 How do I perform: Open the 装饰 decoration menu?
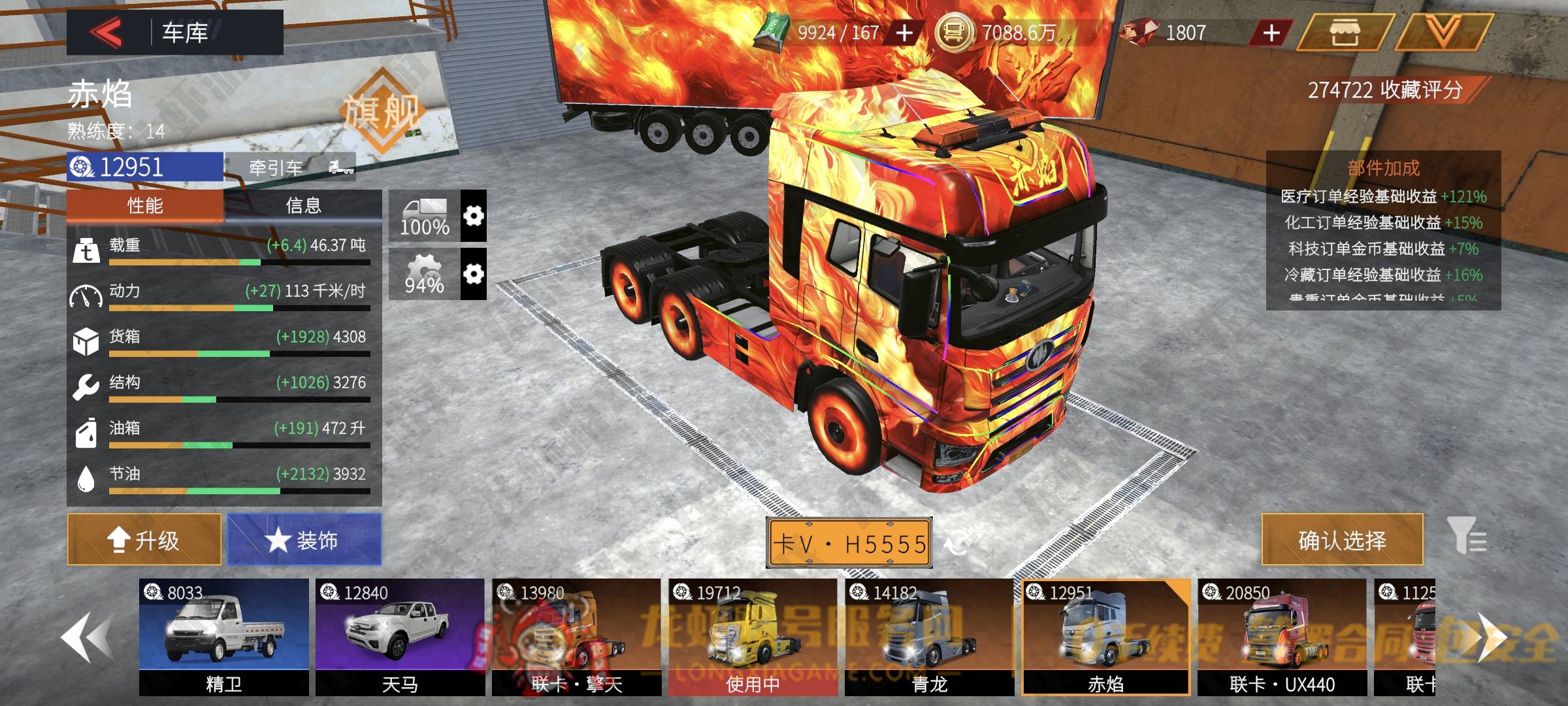point(304,540)
